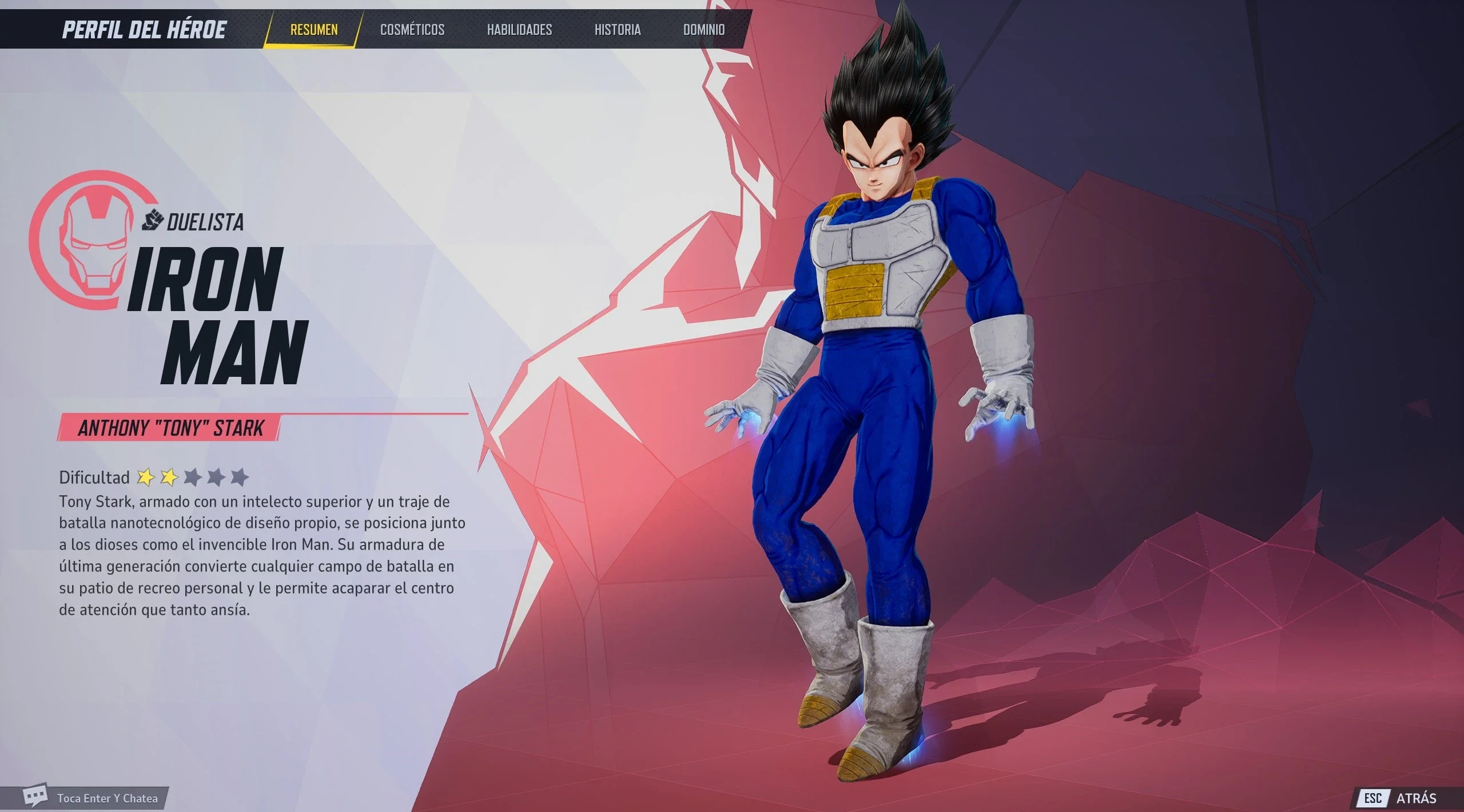Click the second highlighted difficulty star
This screenshot has height=812, width=1464.
171,476
